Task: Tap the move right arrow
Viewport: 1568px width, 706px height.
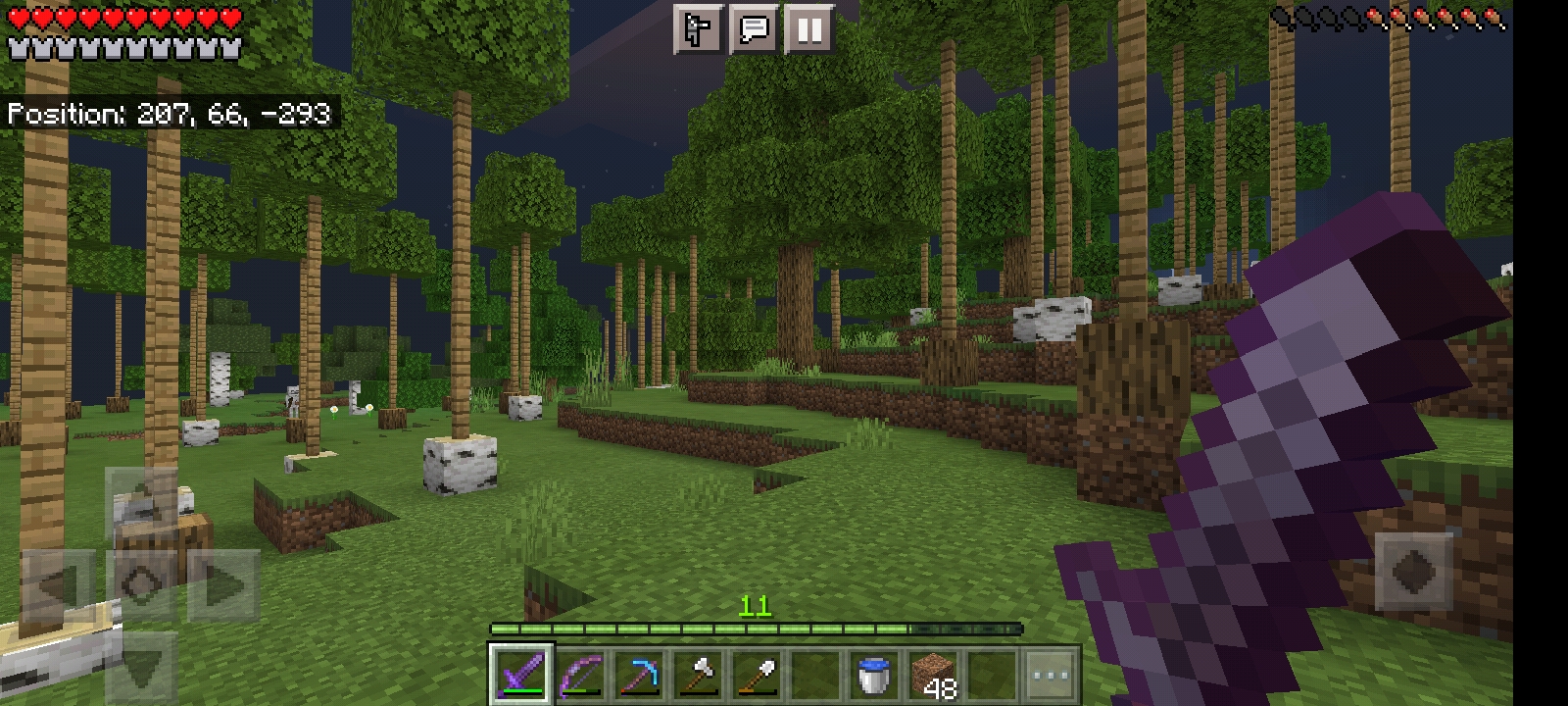Action: click(223, 585)
